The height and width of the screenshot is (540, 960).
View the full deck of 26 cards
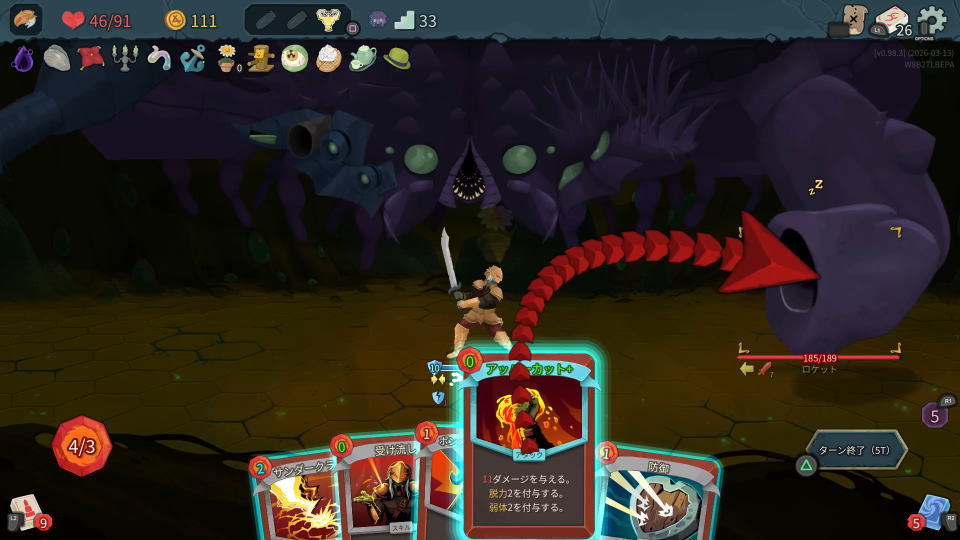[892, 21]
